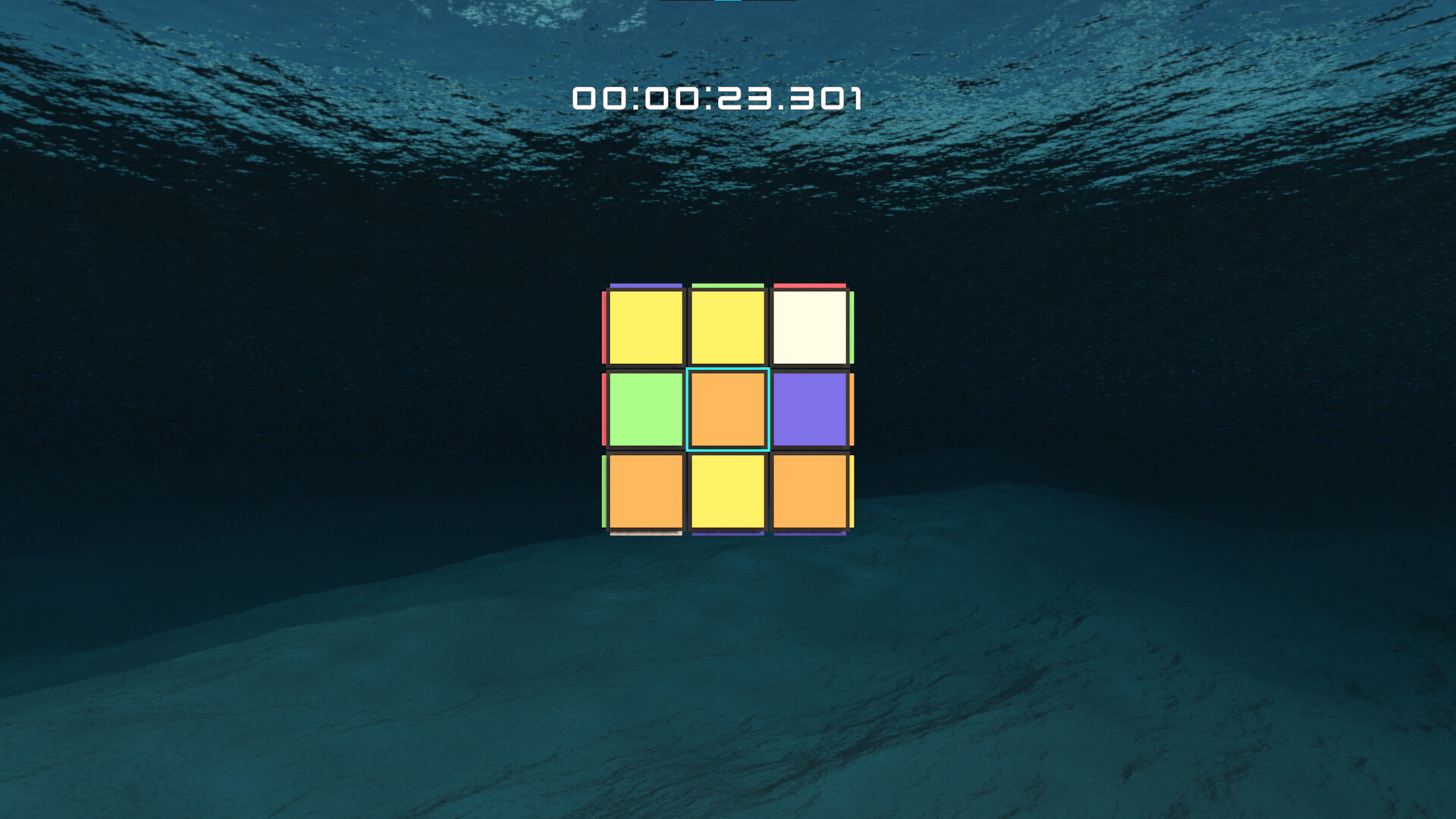Click the orange side sticker right of the purple tile

(850, 408)
